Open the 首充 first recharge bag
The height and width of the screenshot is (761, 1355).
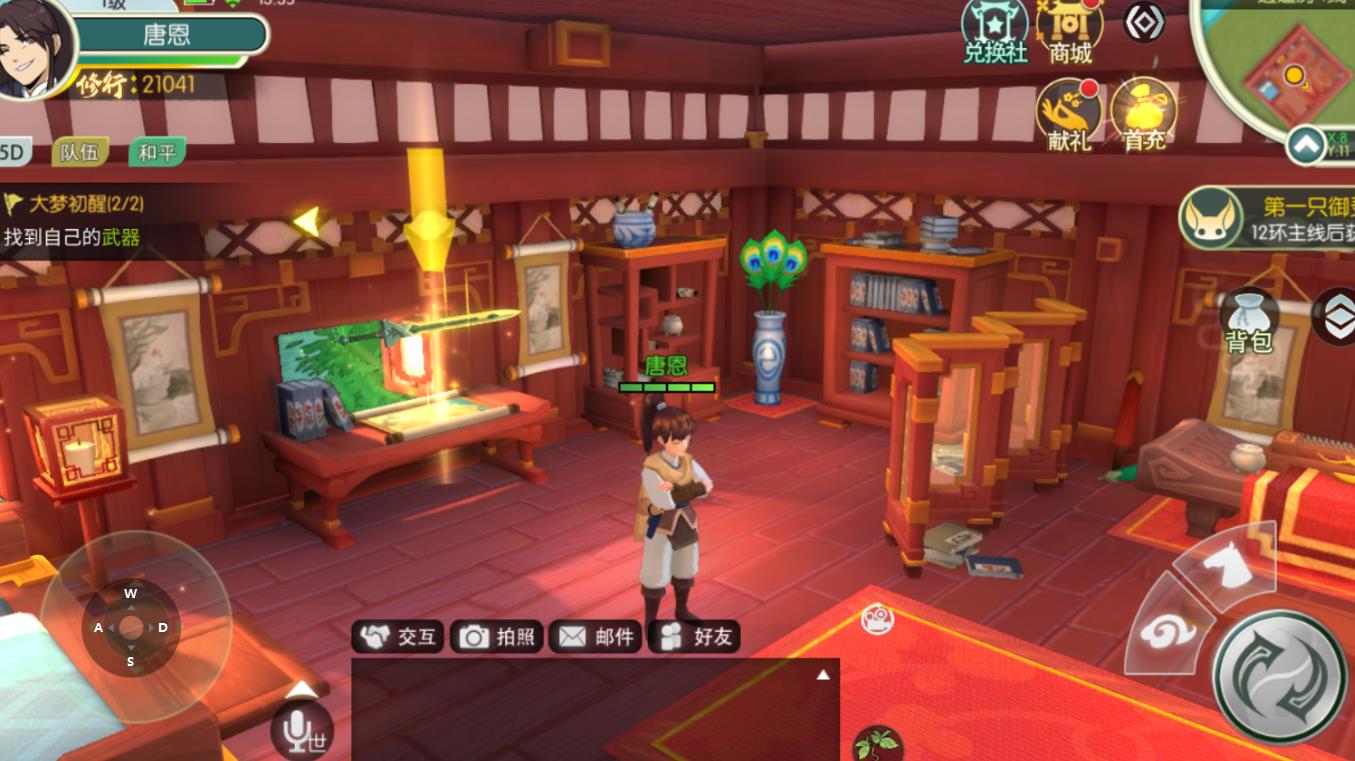point(1144,115)
